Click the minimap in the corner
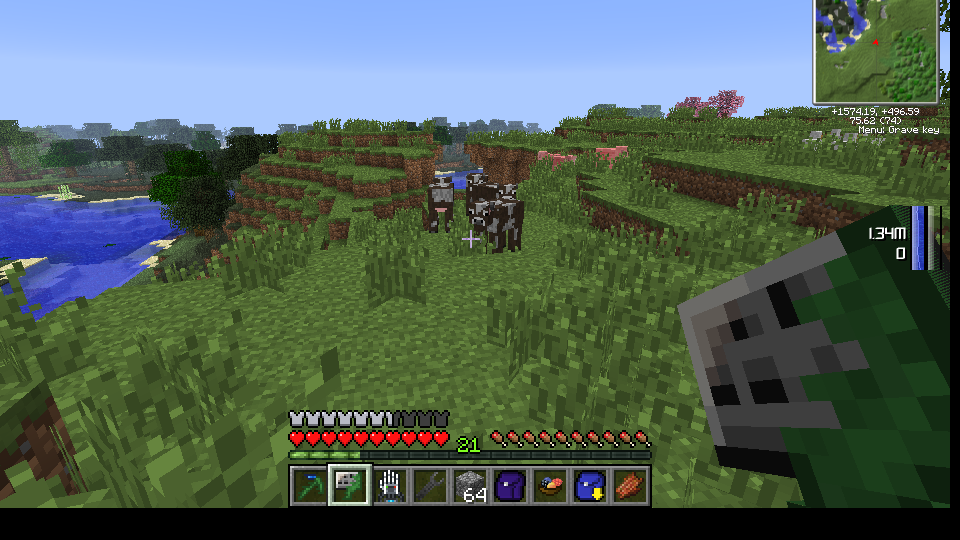Screen dimensions: 960x540 coord(876,50)
